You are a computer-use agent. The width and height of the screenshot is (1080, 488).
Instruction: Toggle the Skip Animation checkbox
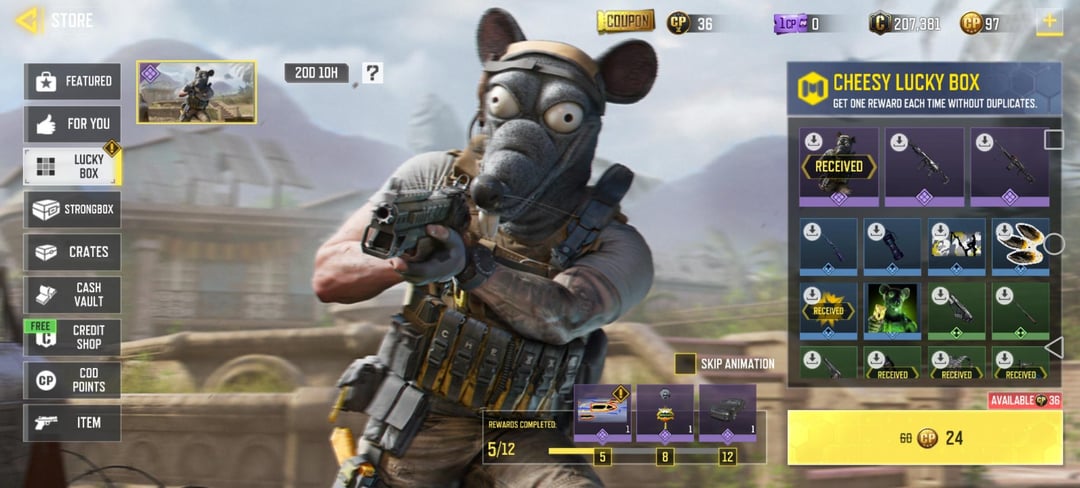685,364
